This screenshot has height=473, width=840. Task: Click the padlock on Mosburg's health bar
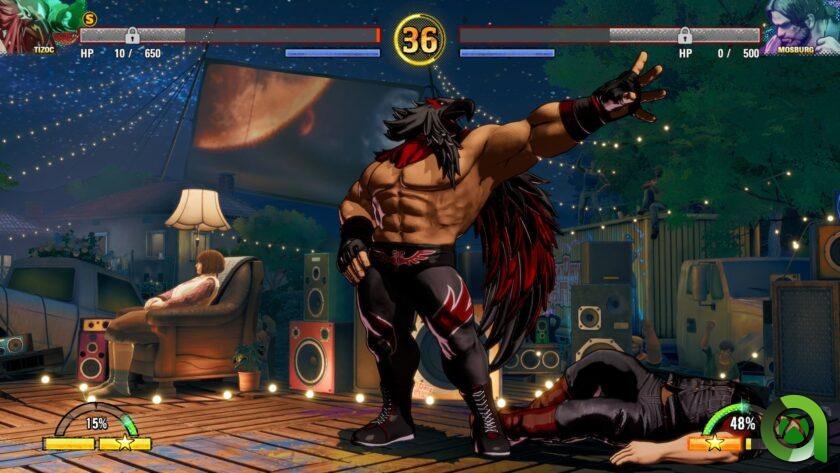[684, 36]
